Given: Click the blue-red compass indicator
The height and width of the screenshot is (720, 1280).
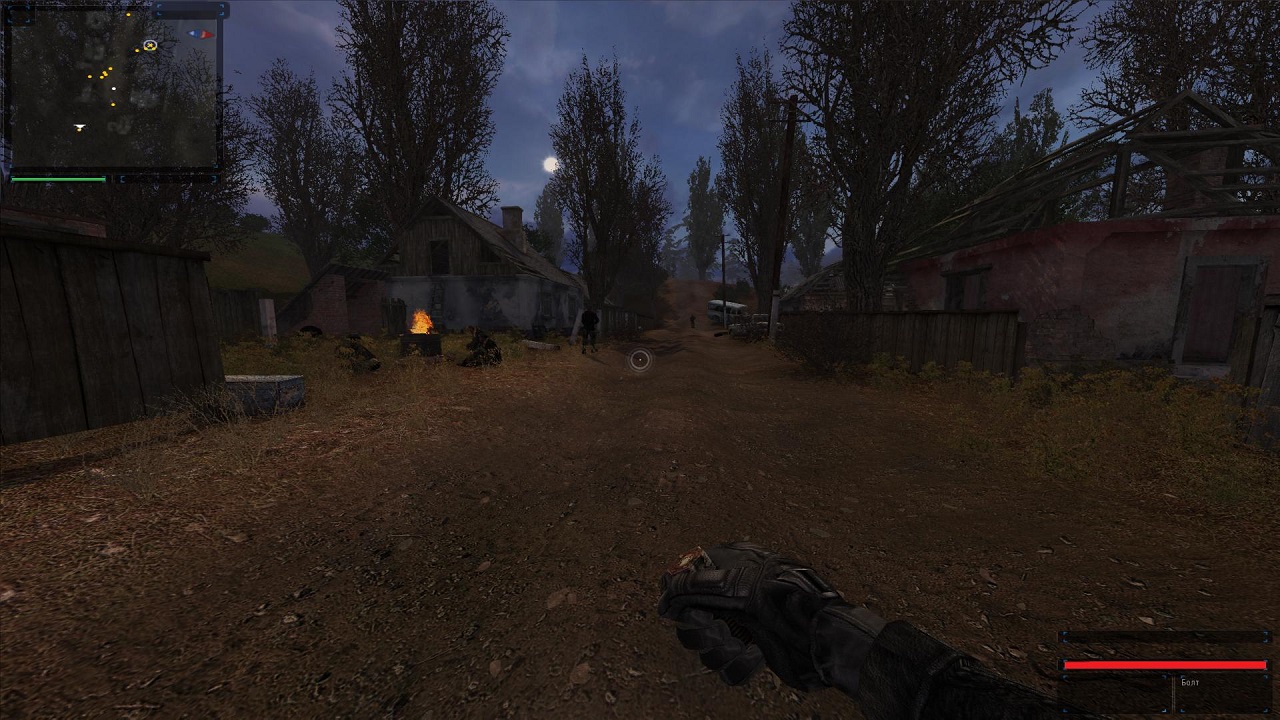Looking at the screenshot, I should tap(201, 34).
